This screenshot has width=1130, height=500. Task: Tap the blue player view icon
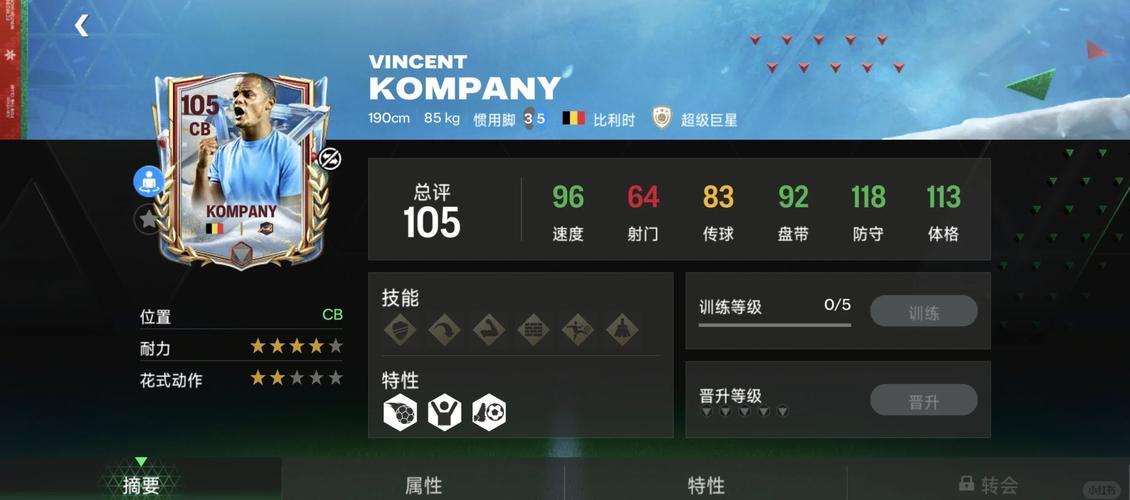point(149,181)
